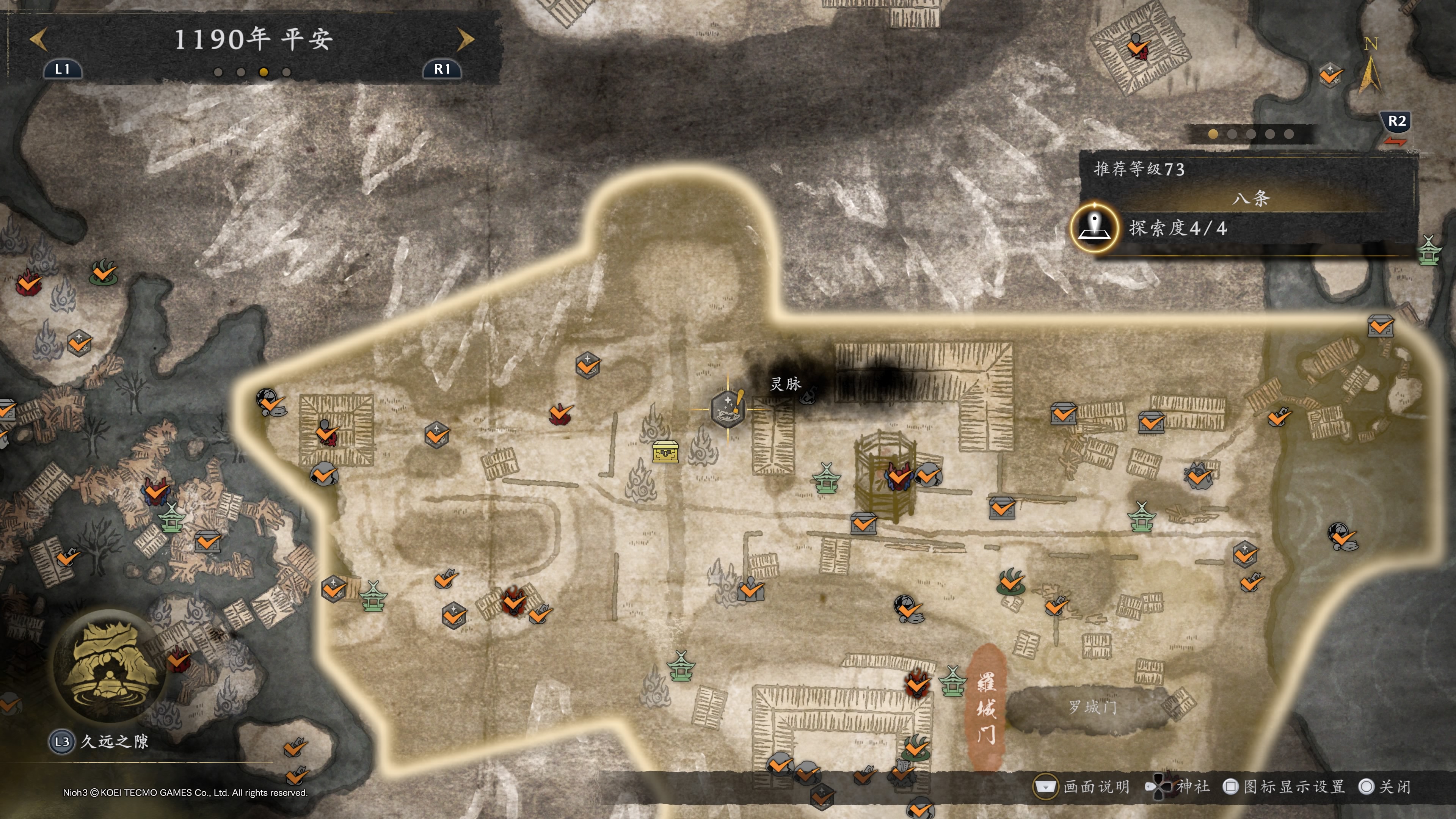
Task: Select the next era arrow
Action: 465,39
